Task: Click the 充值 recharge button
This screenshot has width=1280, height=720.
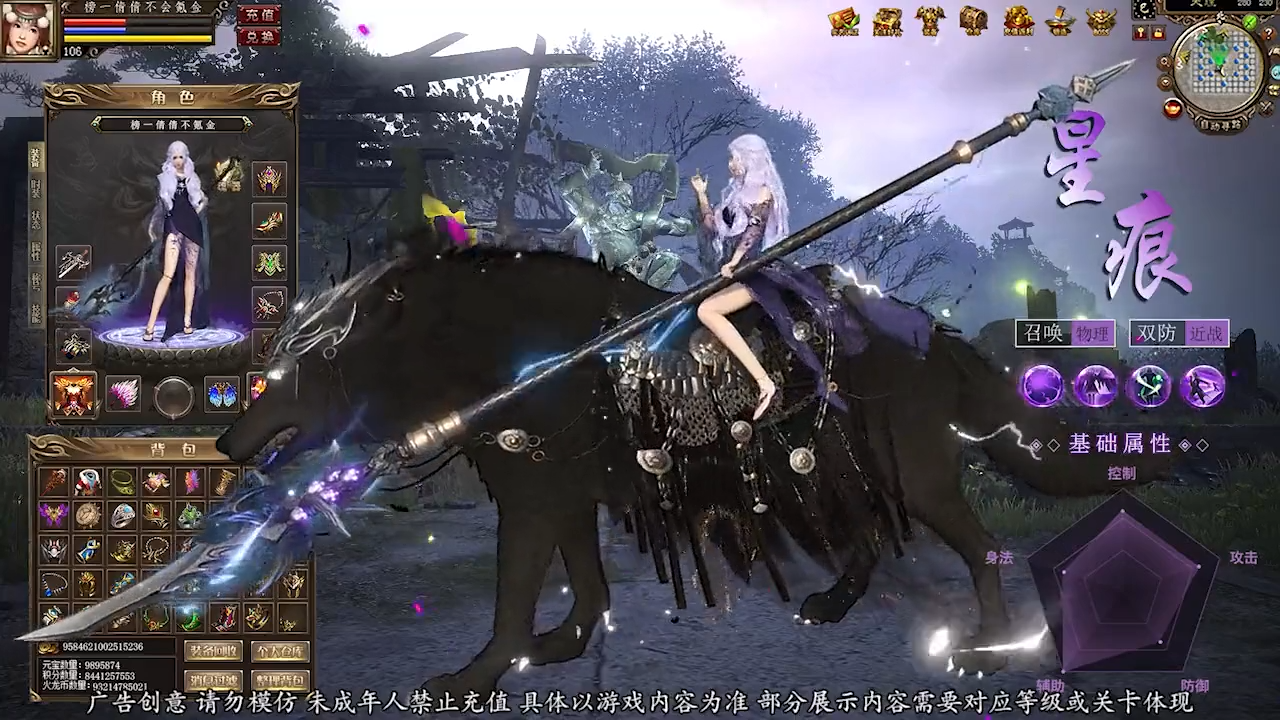Action: [x=258, y=15]
